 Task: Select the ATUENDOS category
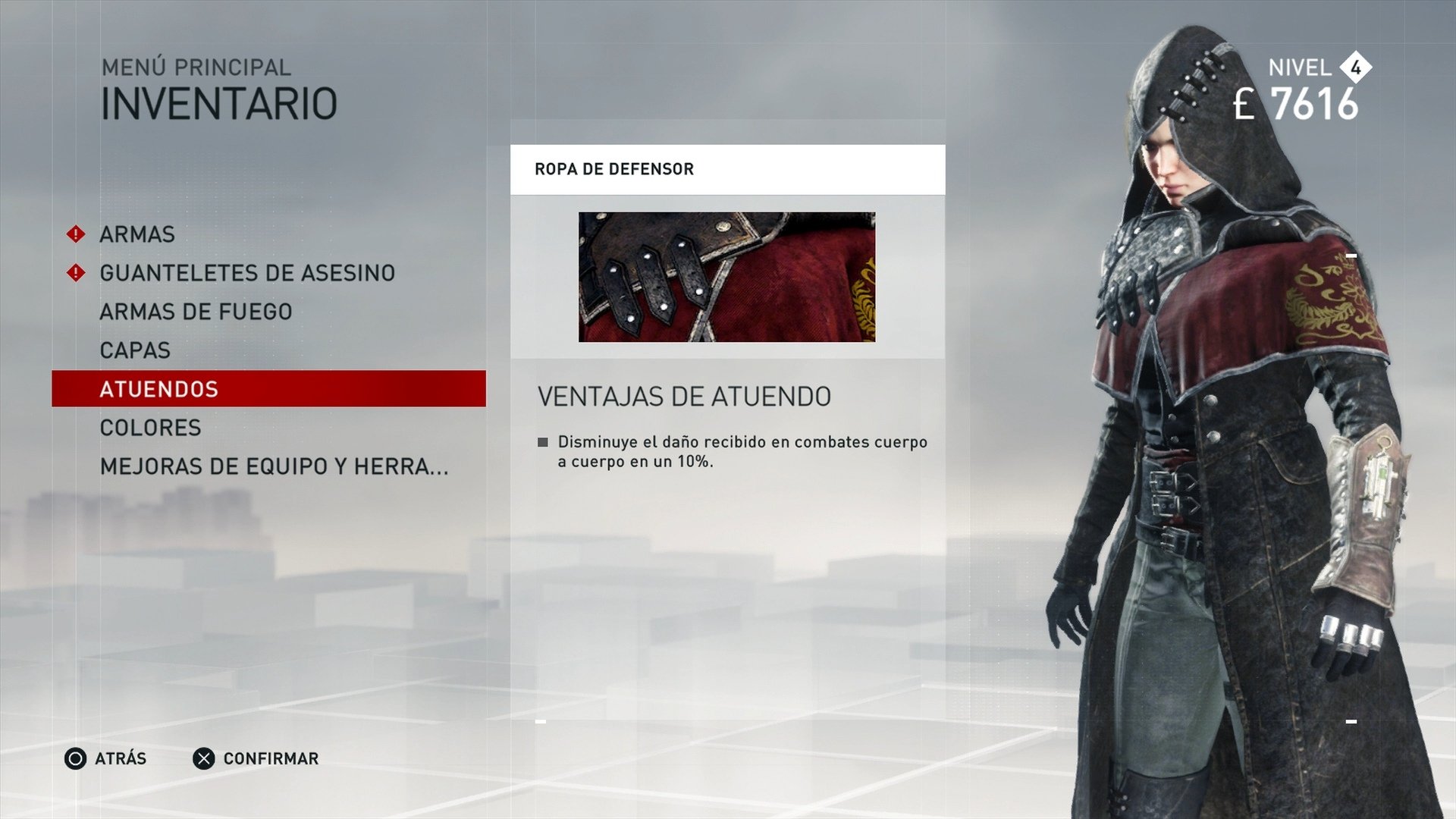[x=158, y=388]
